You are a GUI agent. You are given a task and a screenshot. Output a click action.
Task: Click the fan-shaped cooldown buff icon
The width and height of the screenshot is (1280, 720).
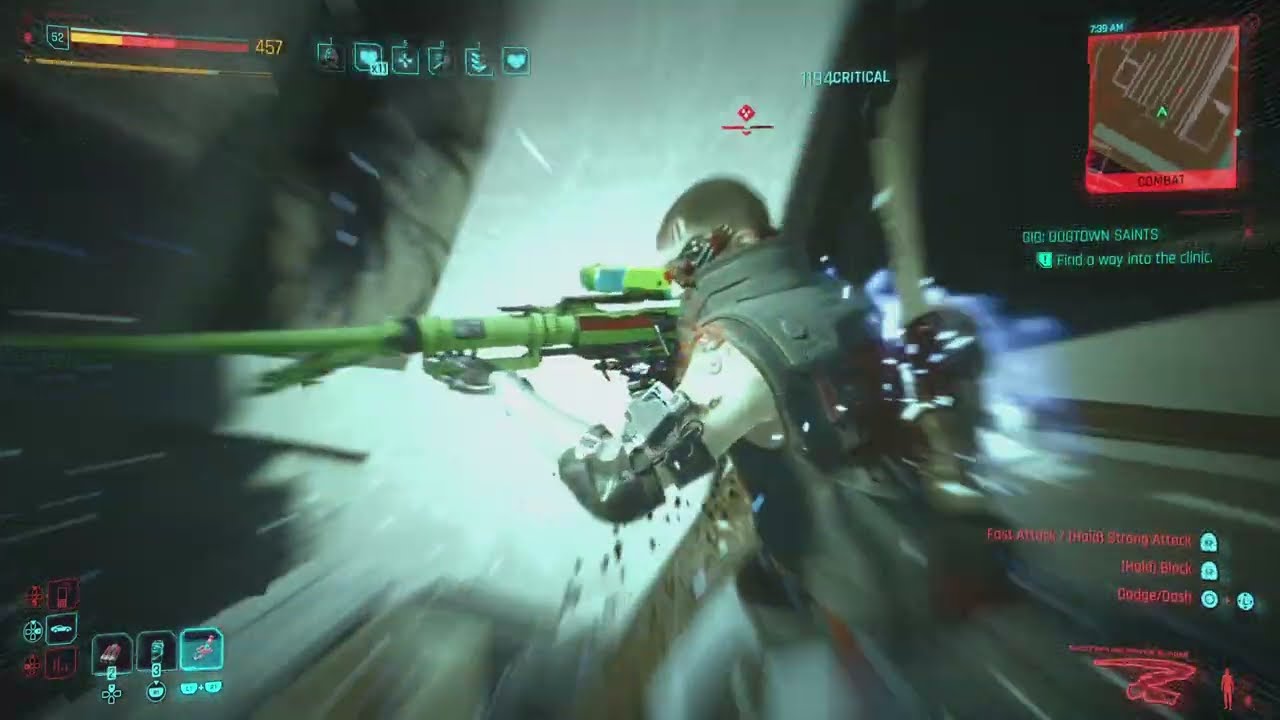[406, 60]
